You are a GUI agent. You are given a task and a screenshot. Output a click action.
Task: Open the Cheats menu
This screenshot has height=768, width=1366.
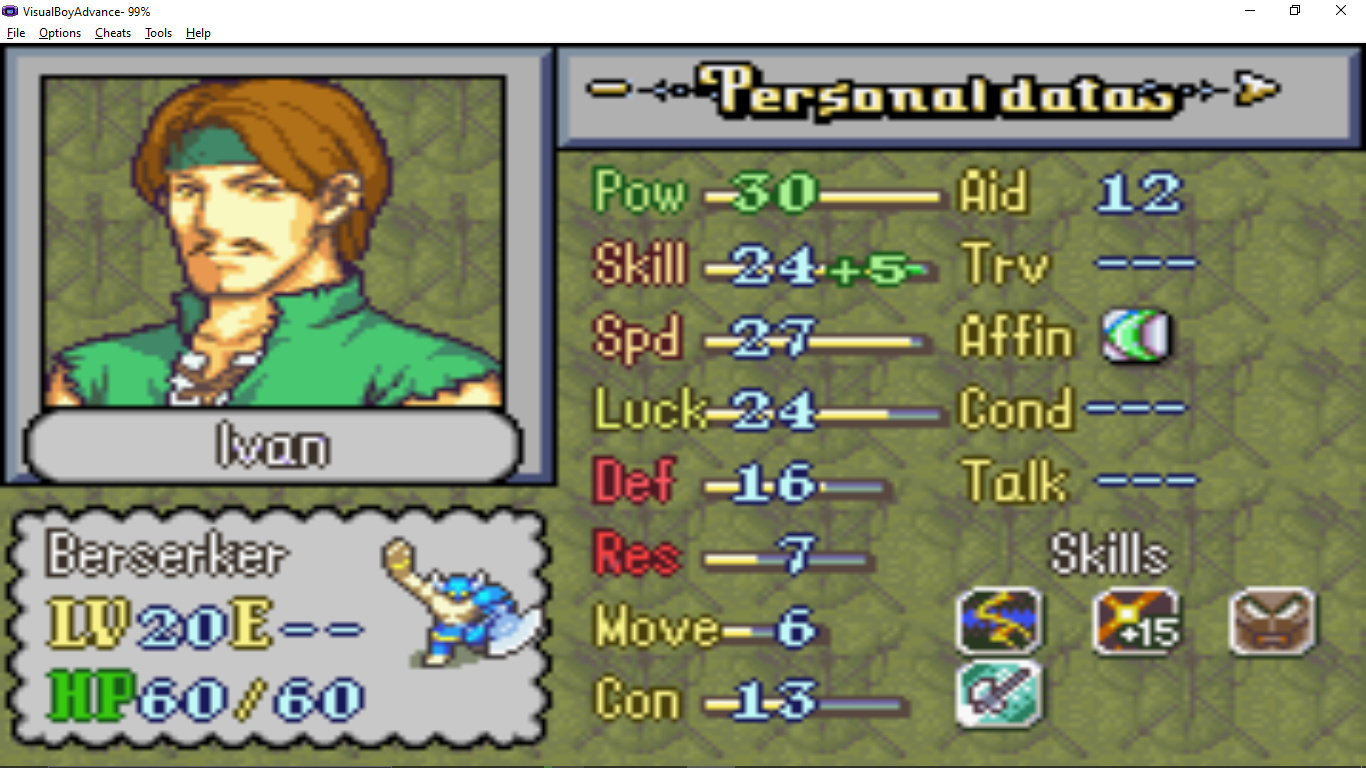click(113, 33)
